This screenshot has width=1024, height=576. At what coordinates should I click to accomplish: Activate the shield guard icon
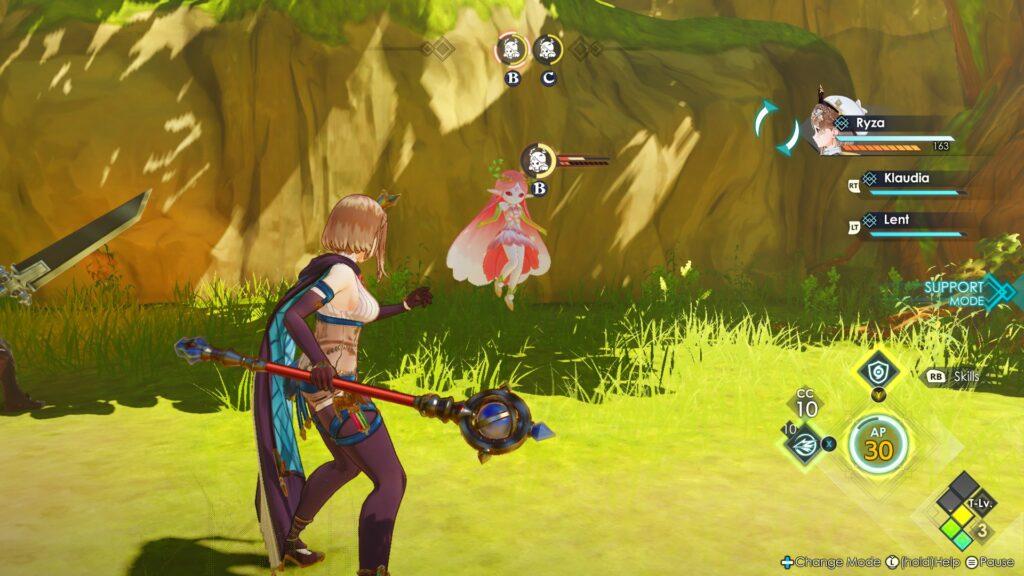coord(877,372)
